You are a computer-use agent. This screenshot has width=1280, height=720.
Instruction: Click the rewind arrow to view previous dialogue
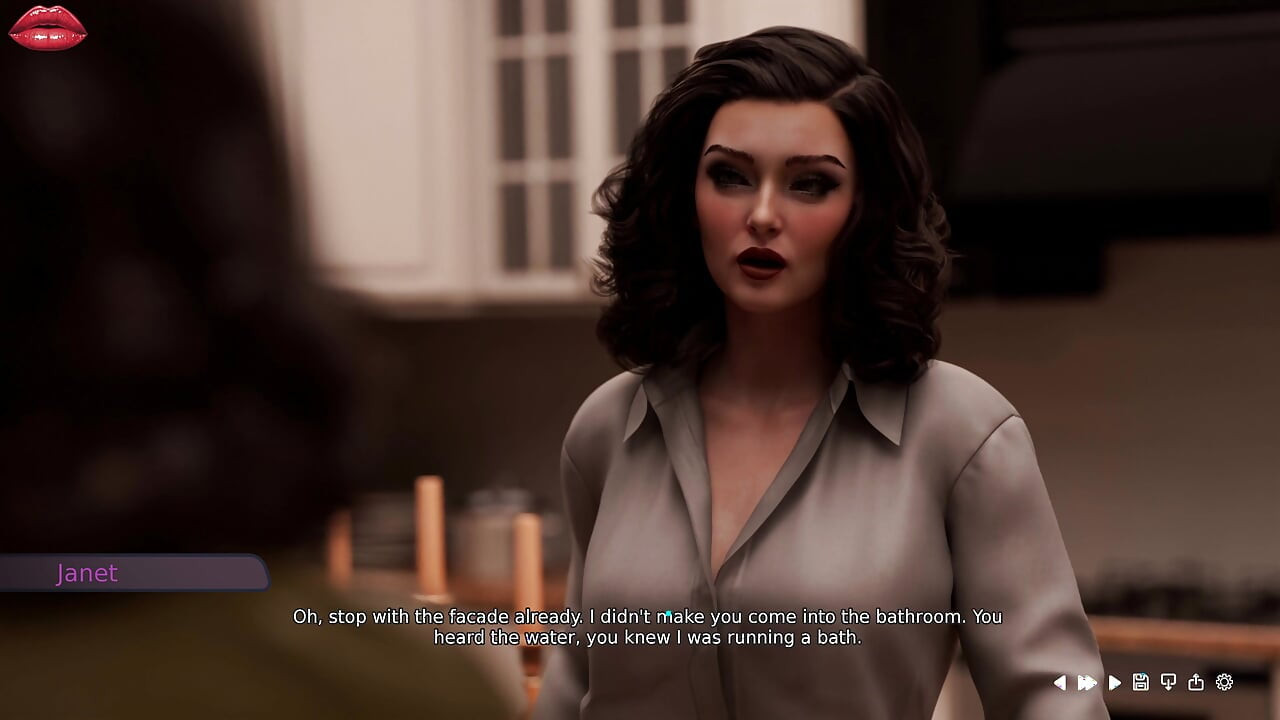tap(1060, 682)
